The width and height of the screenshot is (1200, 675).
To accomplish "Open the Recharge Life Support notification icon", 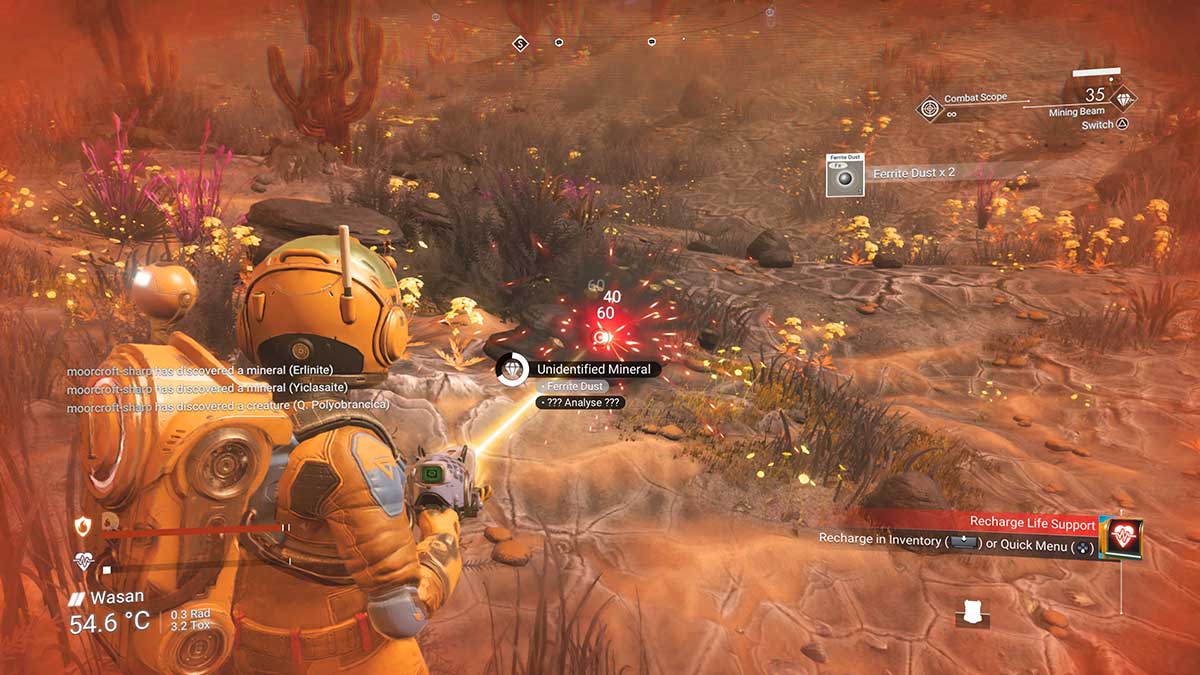I will tap(1122, 538).
